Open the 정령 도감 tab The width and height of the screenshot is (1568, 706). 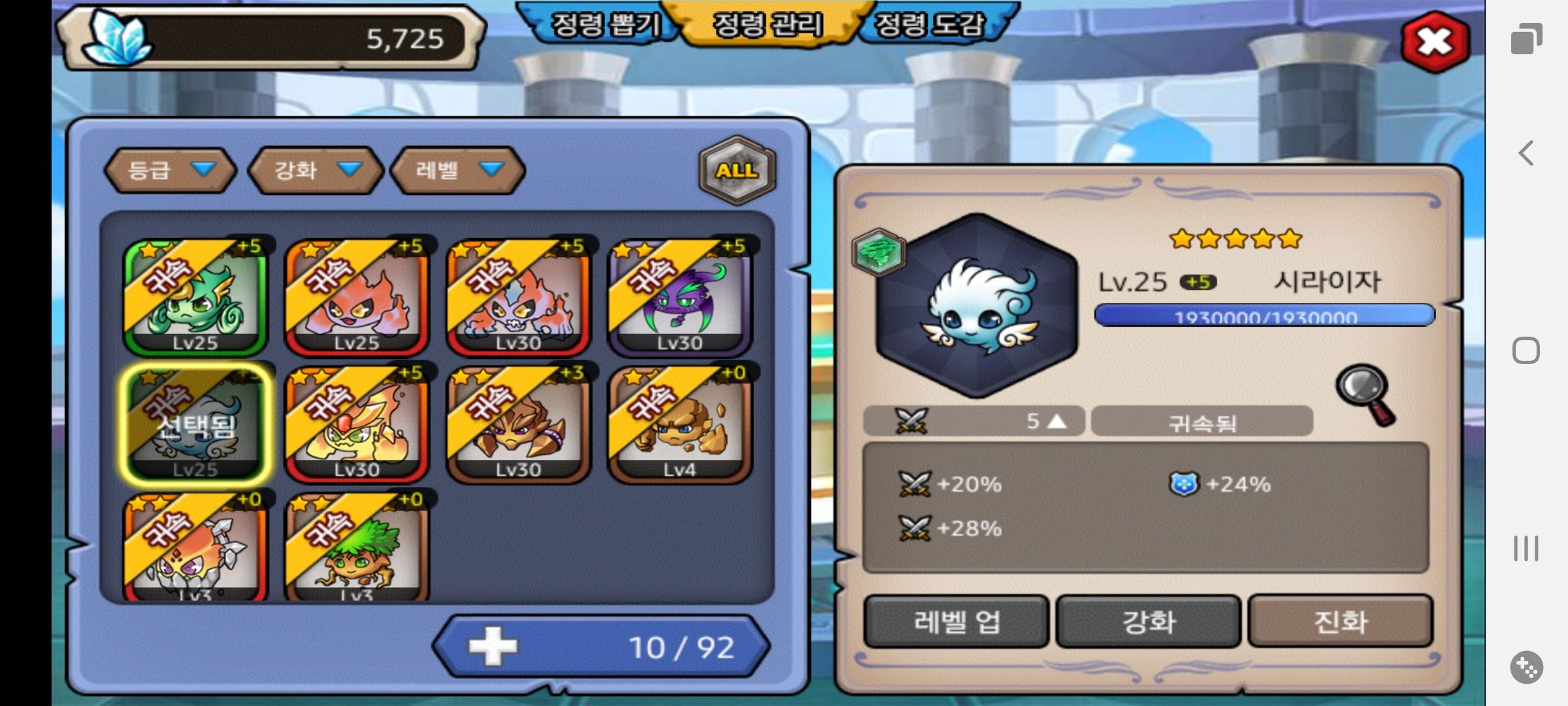point(928,25)
